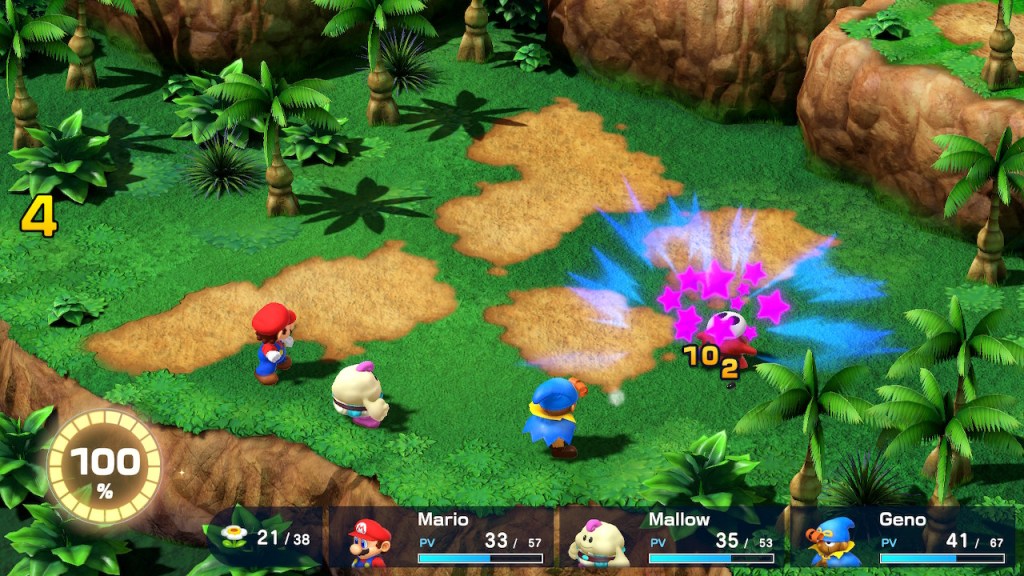This screenshot has height=576, width=1024.
Task: Select Mario's party status panel
Action: coord(442,538)
